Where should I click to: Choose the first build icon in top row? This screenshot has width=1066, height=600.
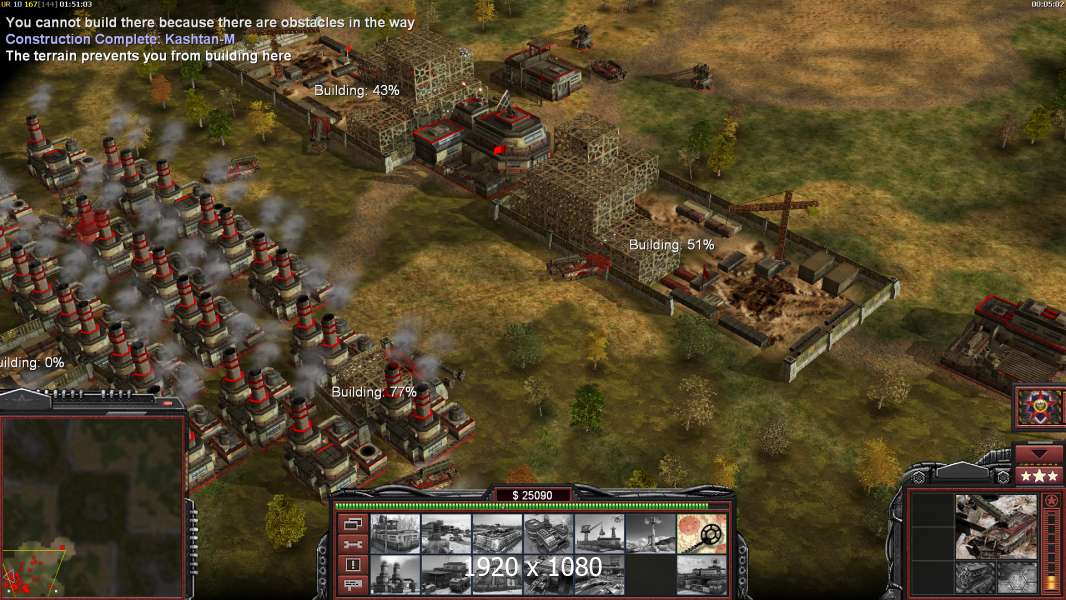pos(394,534)
